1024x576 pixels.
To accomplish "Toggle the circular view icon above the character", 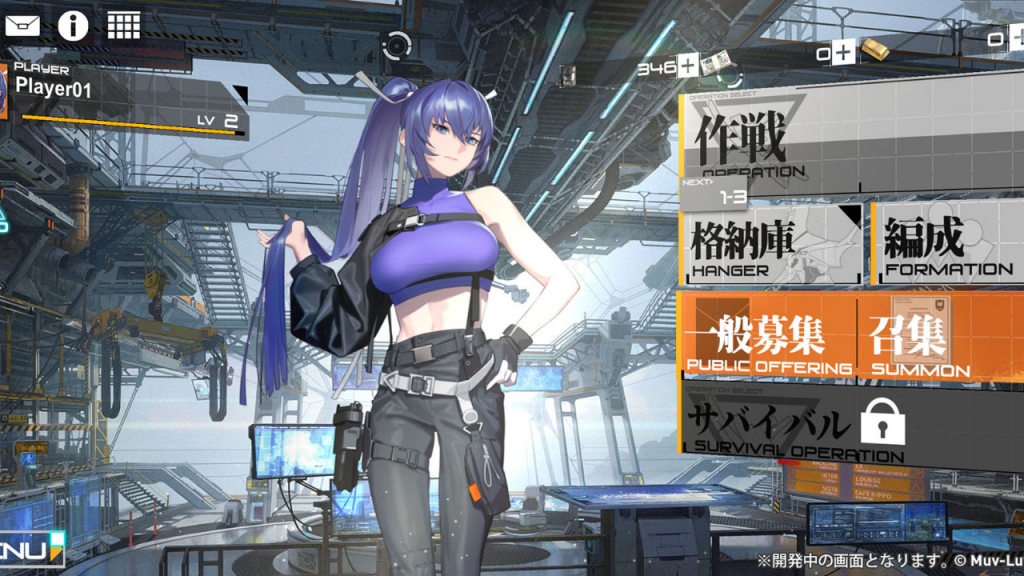I will click(x=398, y=45).
